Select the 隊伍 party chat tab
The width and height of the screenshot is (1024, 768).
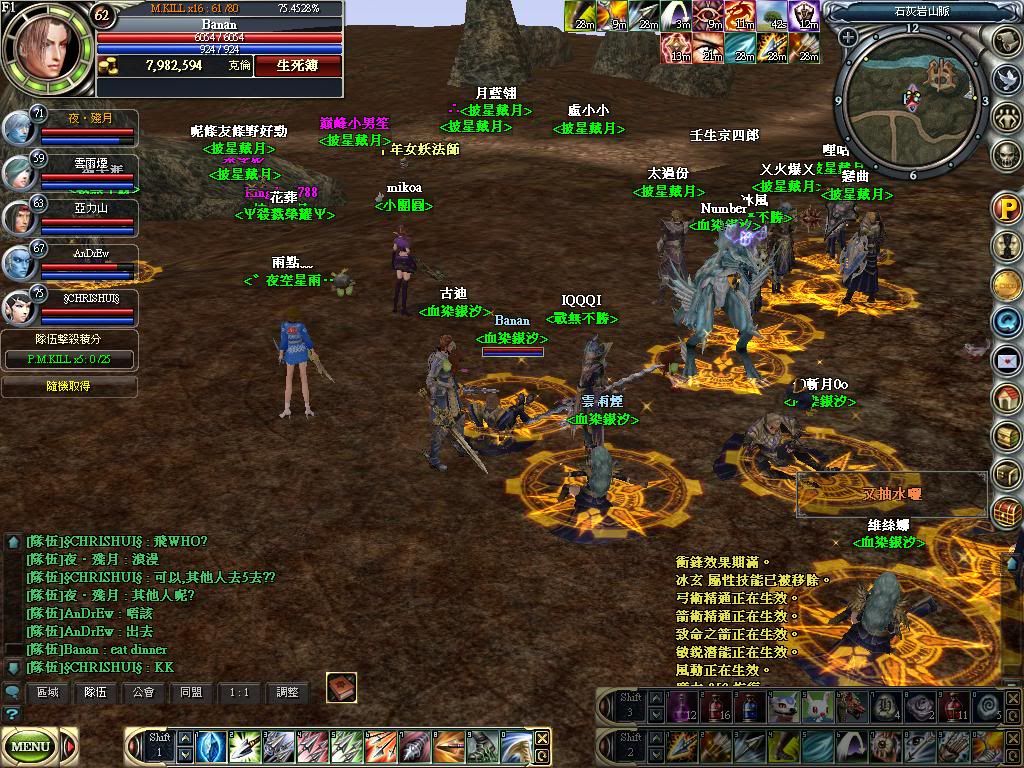pyautogui.click(x=95, y=691)
